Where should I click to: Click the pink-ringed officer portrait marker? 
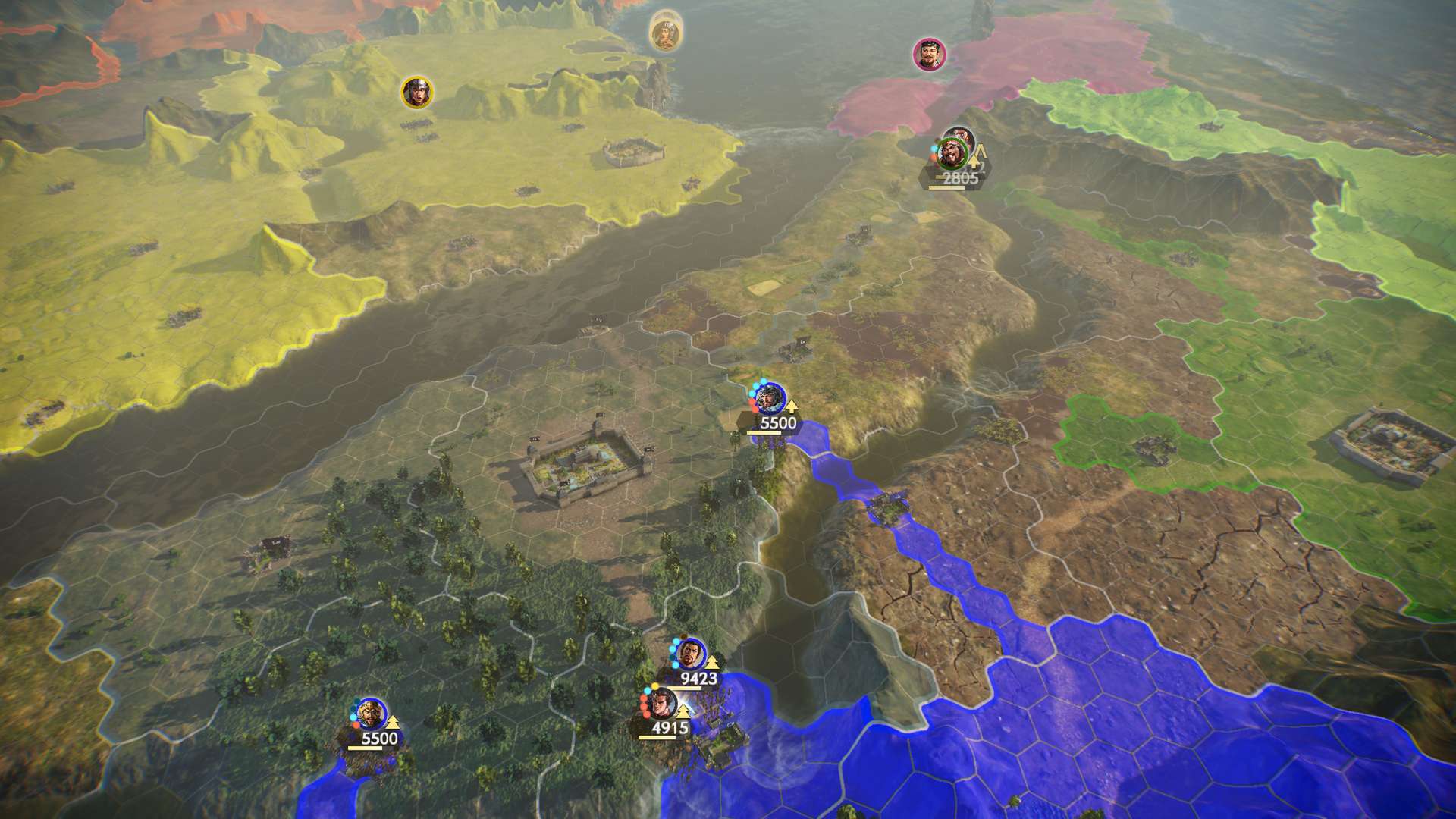(927, 55)
